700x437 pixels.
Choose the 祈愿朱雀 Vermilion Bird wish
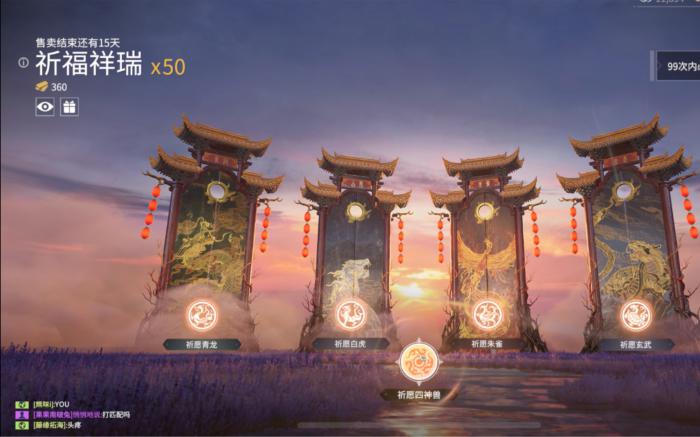point(487,316)
